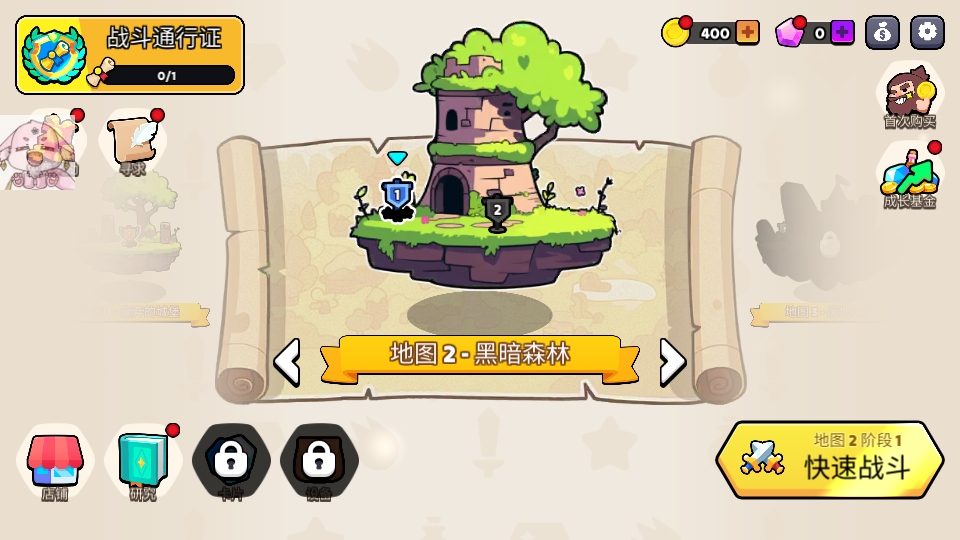Start 快速战斗 quick battle
The image size is (960, 540).
point(830,460)
